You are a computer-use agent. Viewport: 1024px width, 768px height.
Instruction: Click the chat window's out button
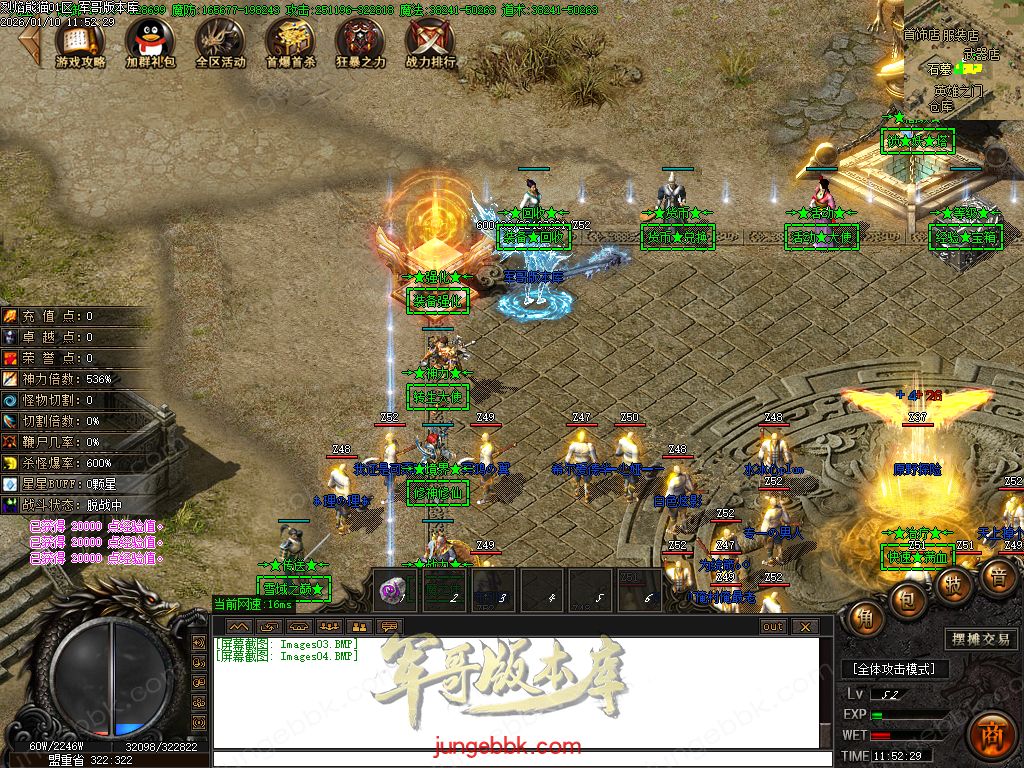(773, 627)
